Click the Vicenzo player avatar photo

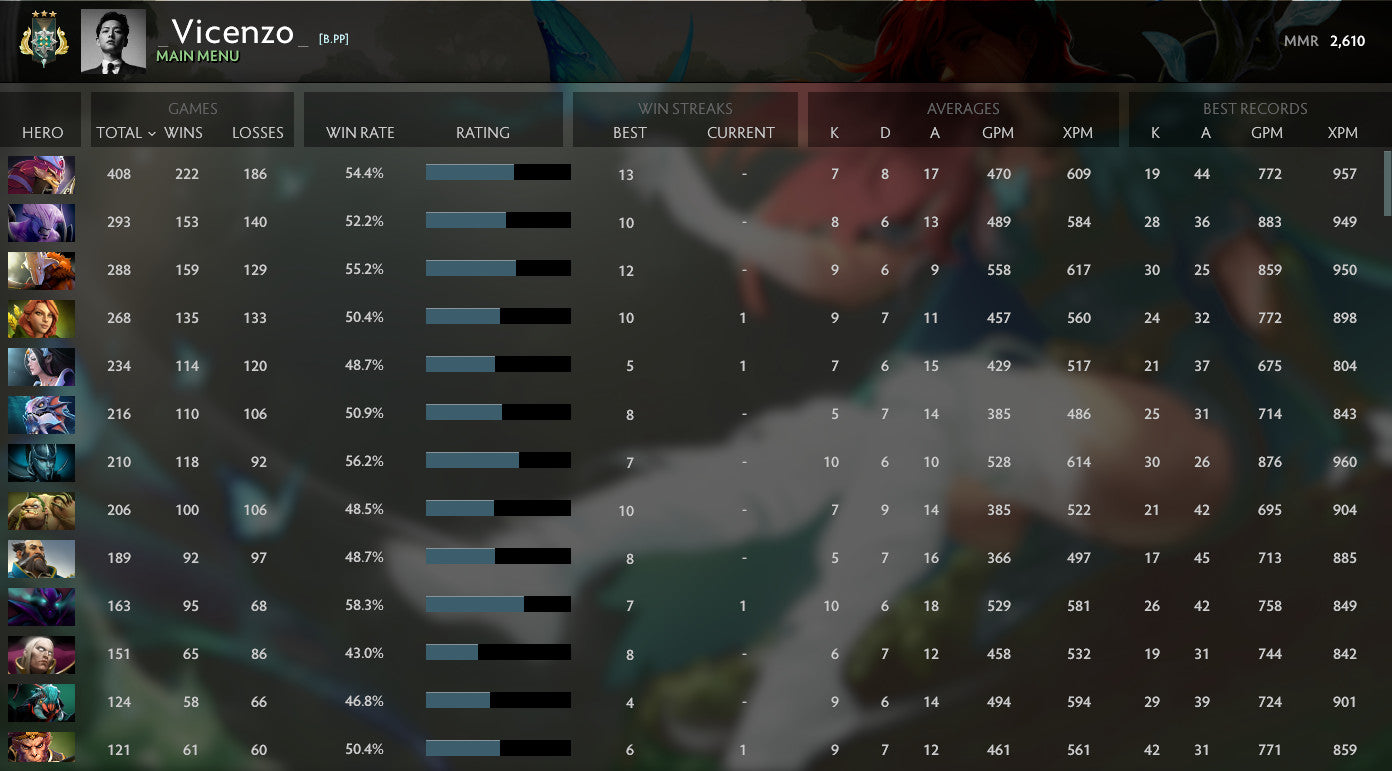tap(113, 40)
